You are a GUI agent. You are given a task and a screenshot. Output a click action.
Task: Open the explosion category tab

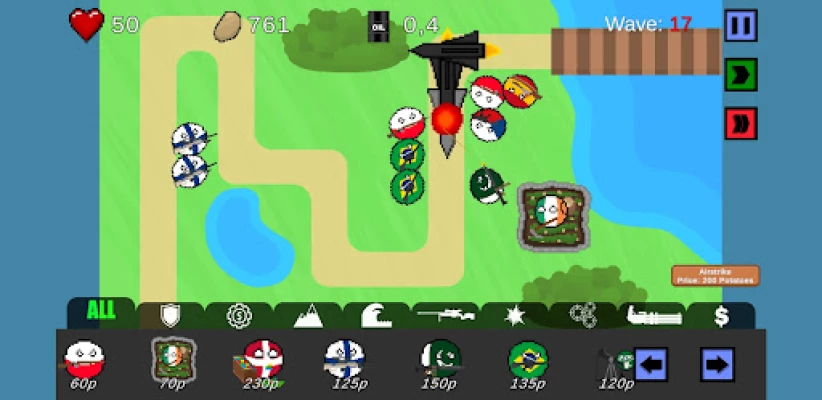514,316
